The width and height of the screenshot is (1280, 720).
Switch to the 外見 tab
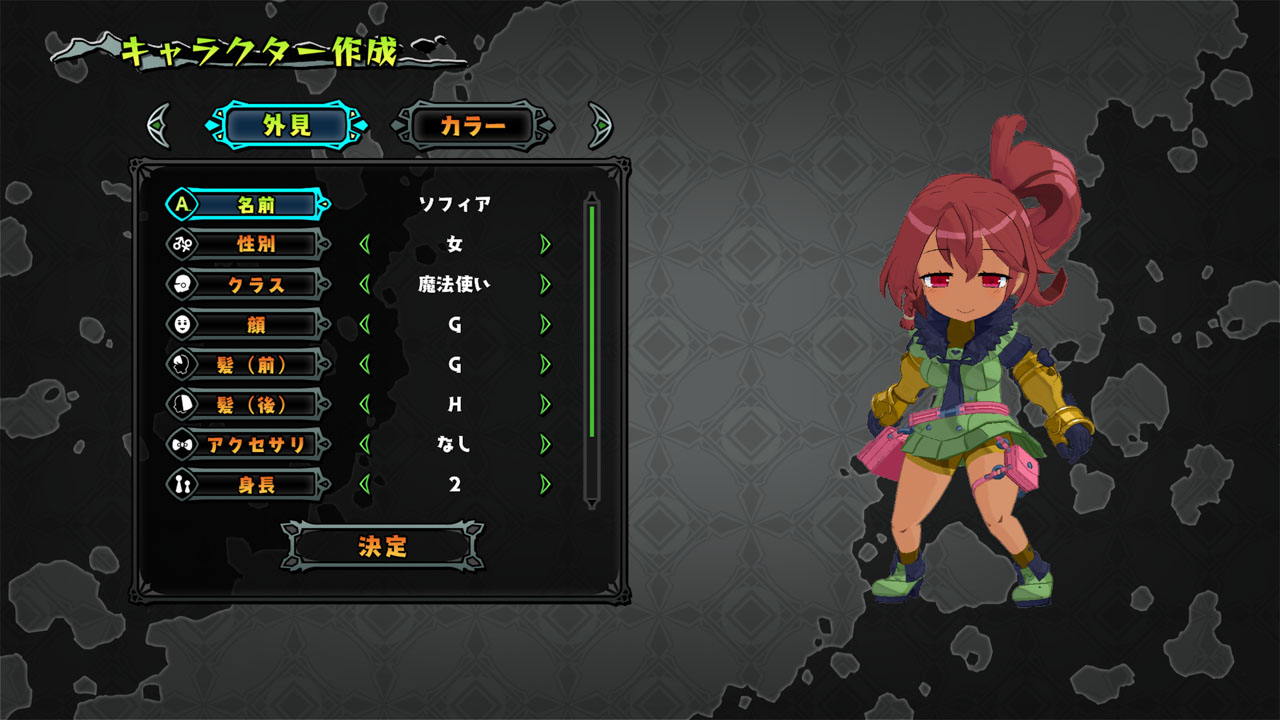(x=288, y=123)
